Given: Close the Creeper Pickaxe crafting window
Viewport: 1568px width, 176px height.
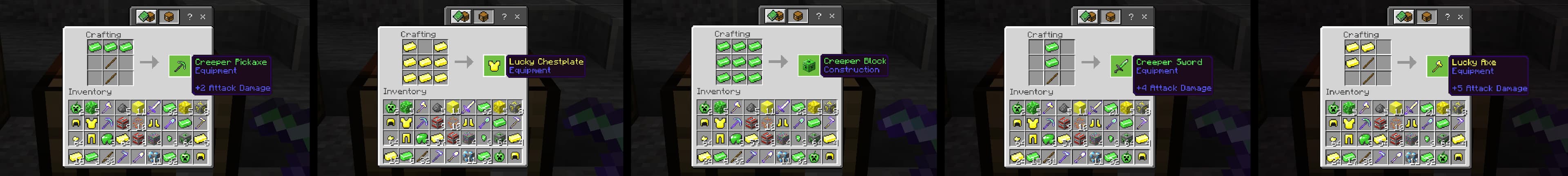Looking at the screenshot, I should [203, 17].
